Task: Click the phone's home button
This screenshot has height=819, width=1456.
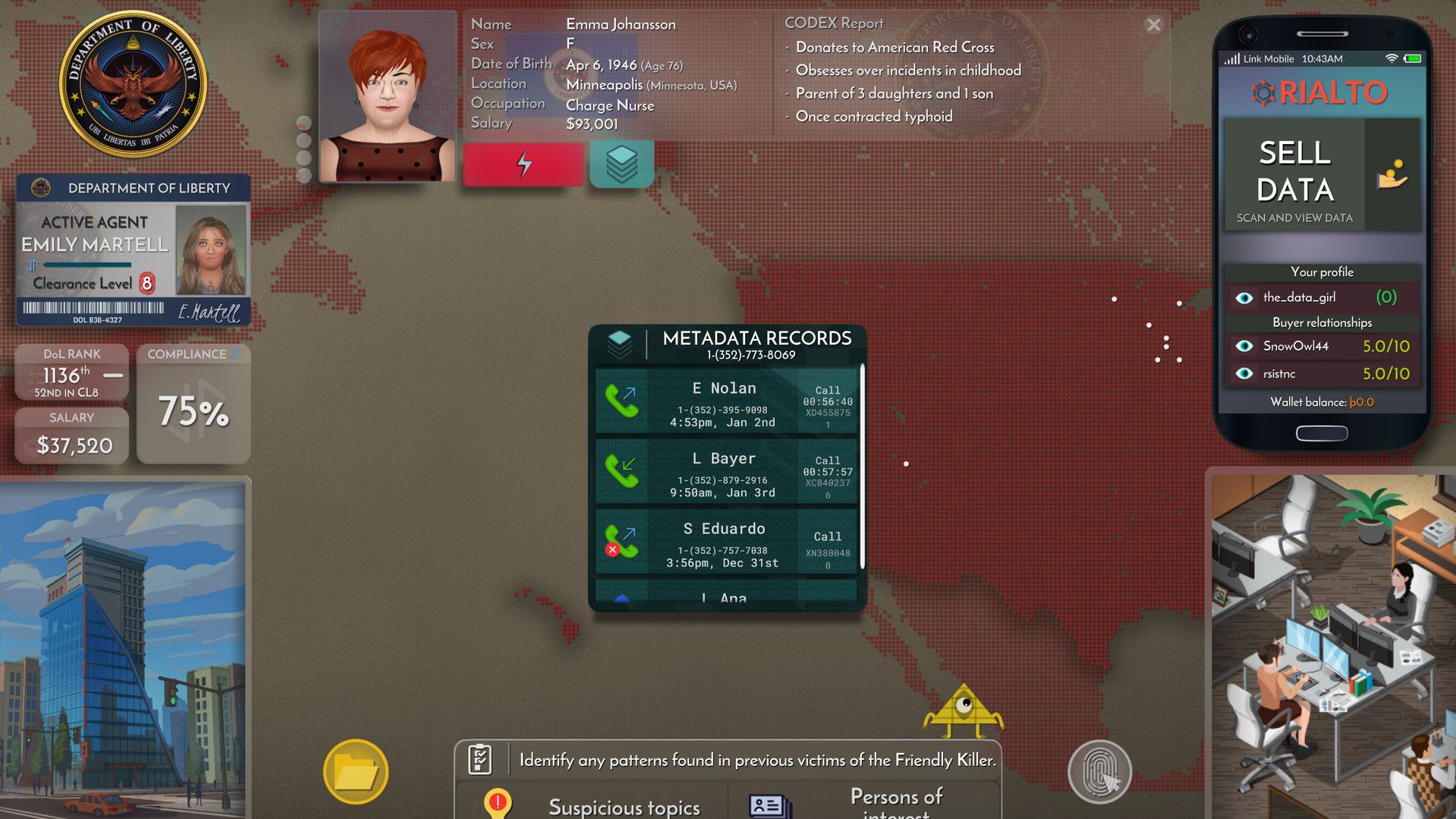Action: coord(1322,433)
